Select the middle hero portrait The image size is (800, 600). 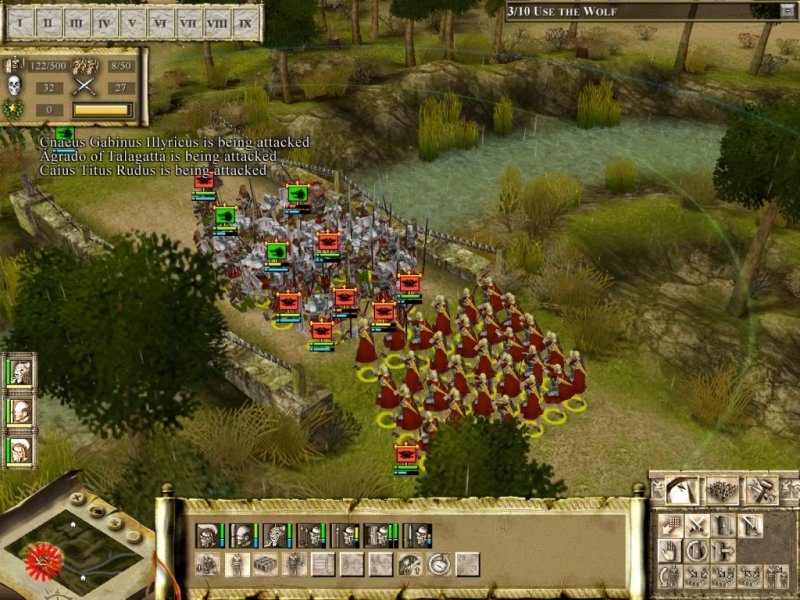[x=21, y=411]
